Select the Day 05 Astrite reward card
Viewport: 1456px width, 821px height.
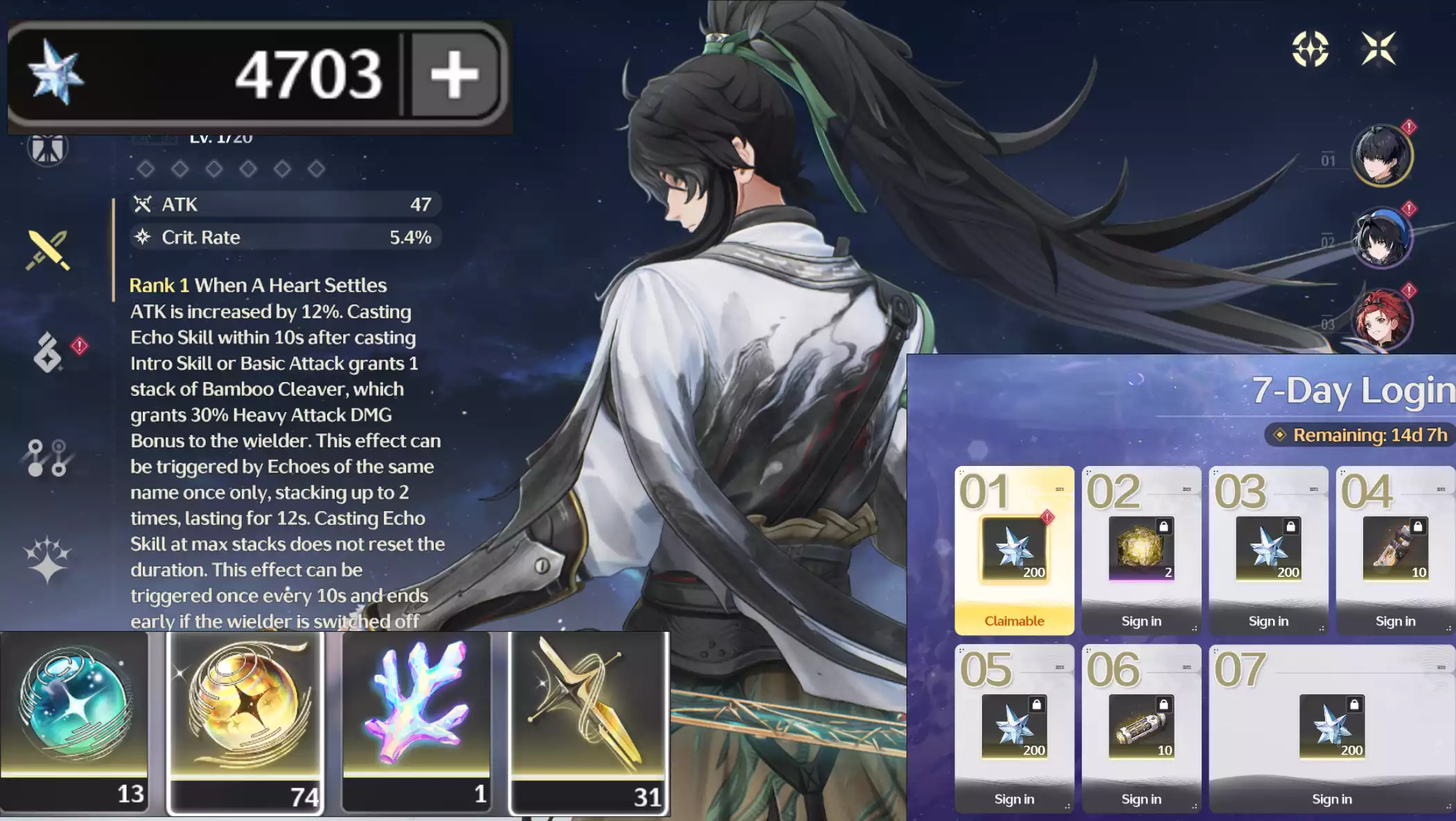point(1014,728)
